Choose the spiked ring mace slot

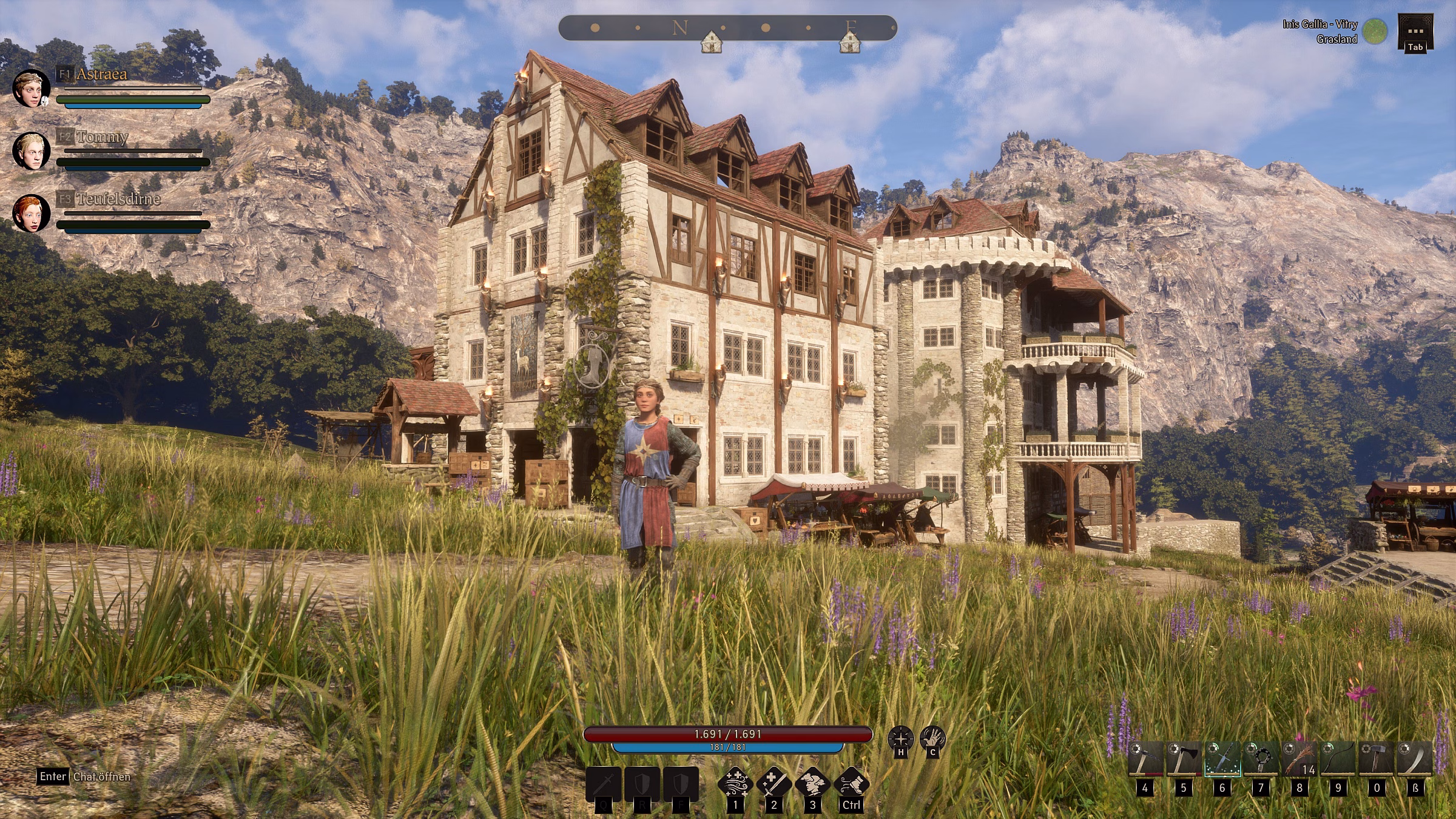1261,759
